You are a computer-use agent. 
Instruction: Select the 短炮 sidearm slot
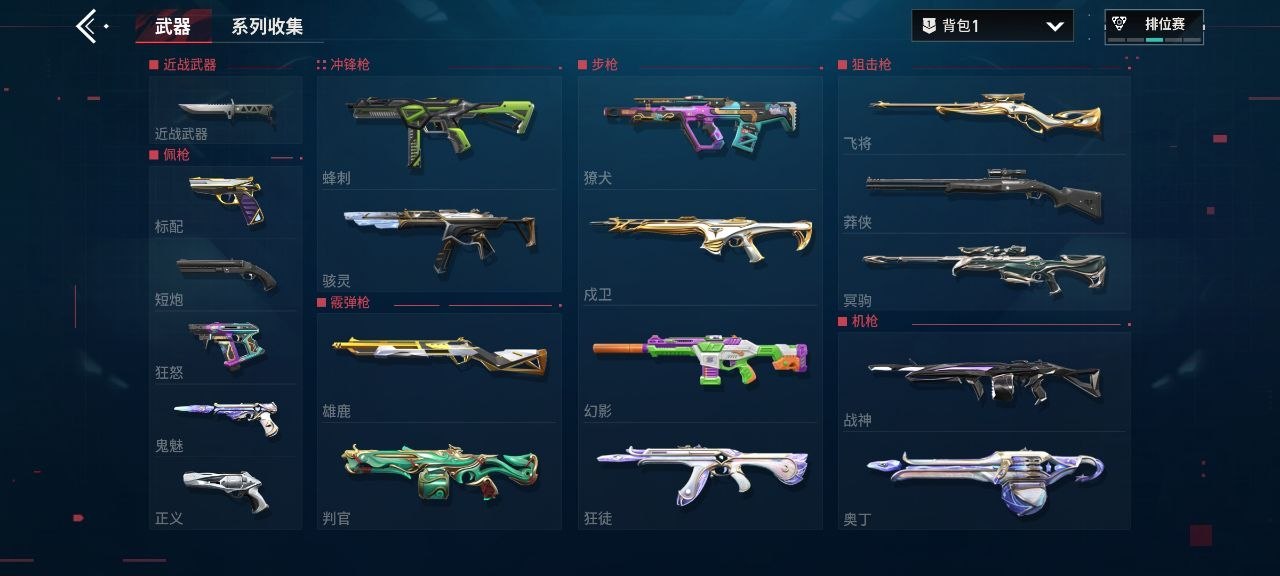[x=225, y=275]
